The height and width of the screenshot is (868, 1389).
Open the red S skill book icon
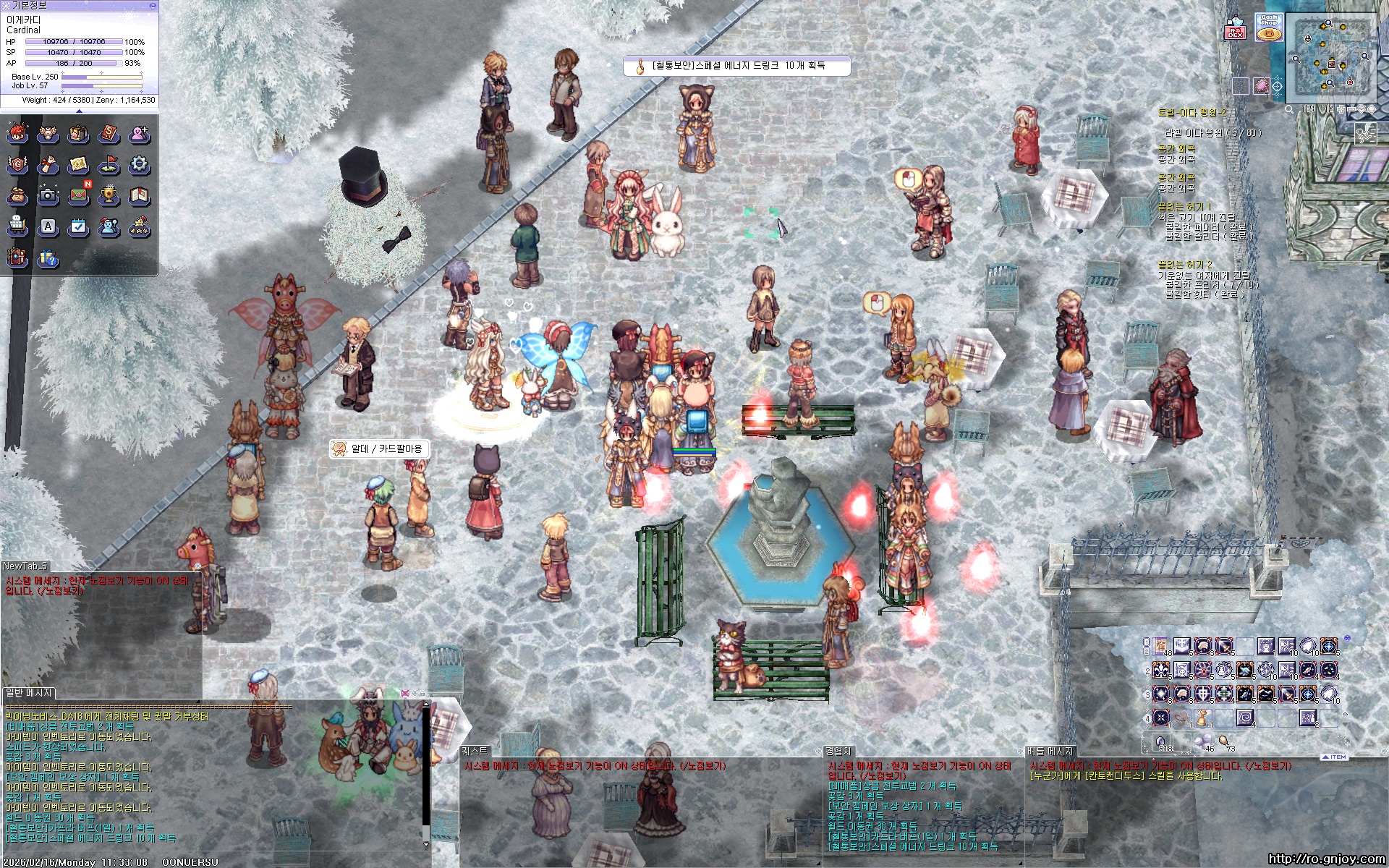[x=109, y=134]
